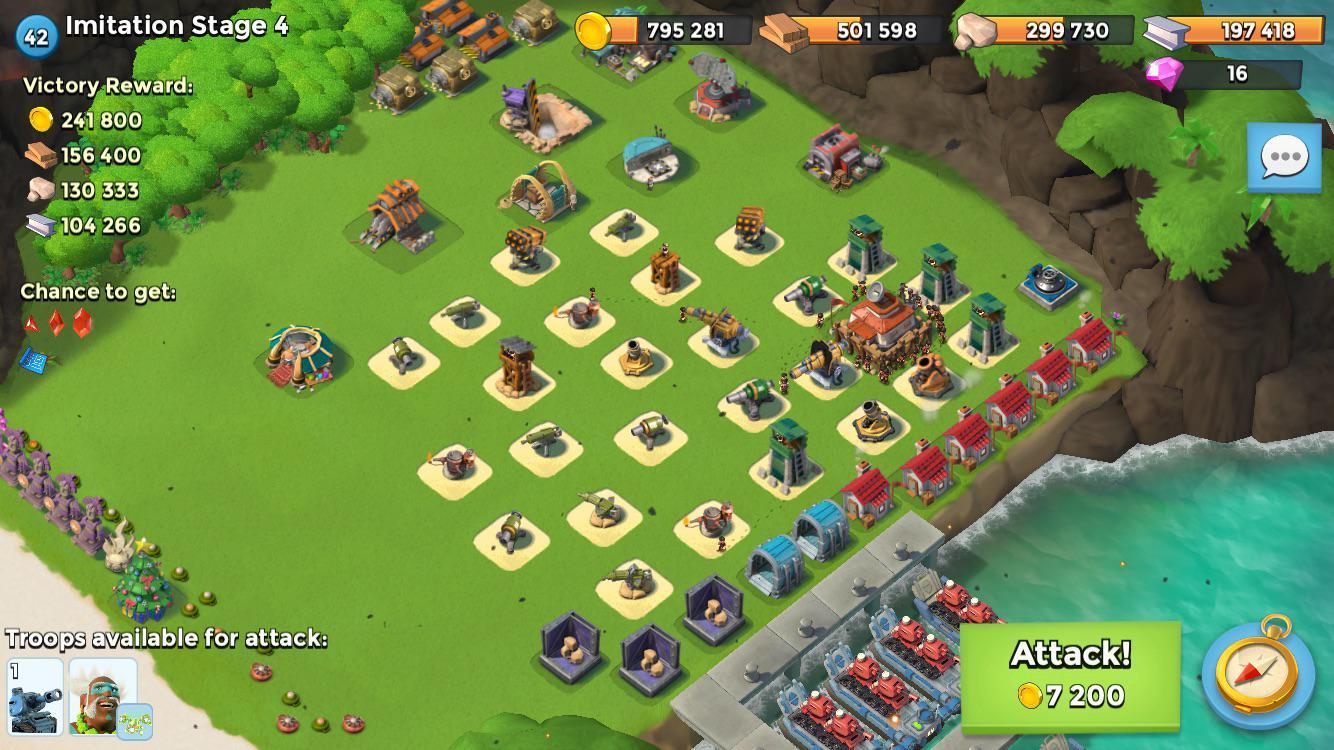Tap the diamond counter showing 16
This screenshot has width=1334, height=750.
(1235, 72)
